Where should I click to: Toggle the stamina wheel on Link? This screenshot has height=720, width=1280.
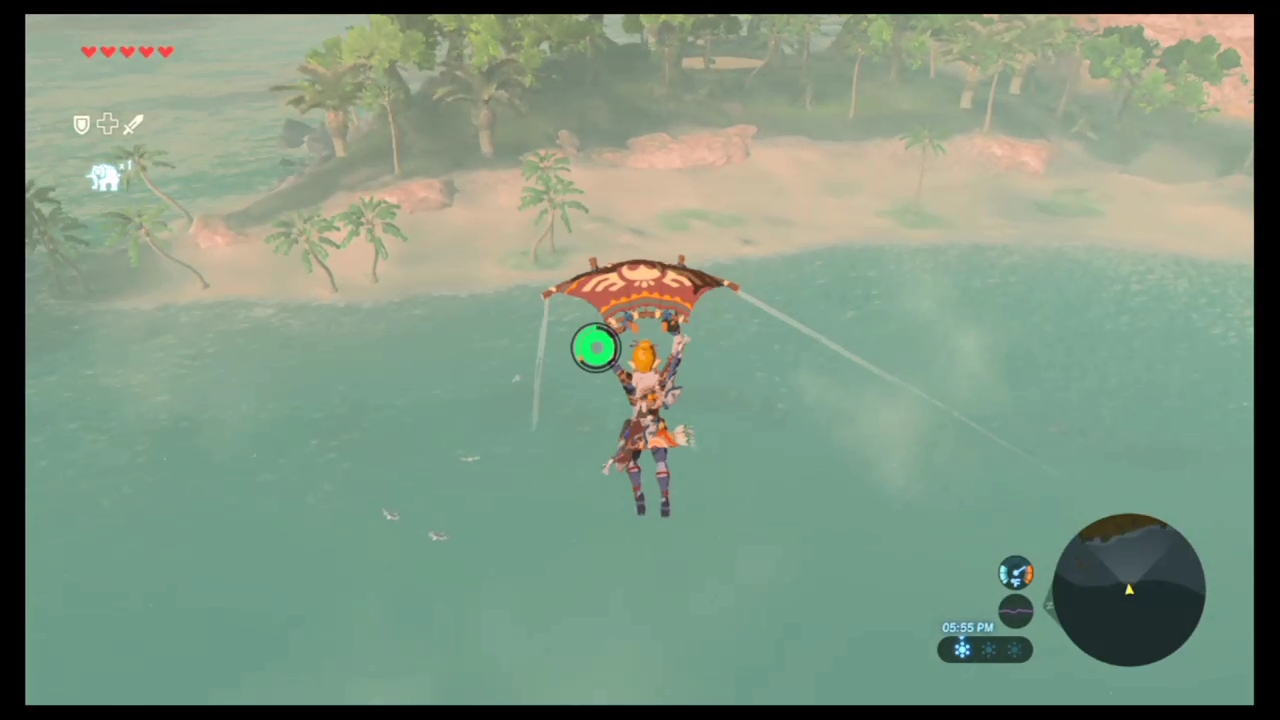[x=596, y=348]
